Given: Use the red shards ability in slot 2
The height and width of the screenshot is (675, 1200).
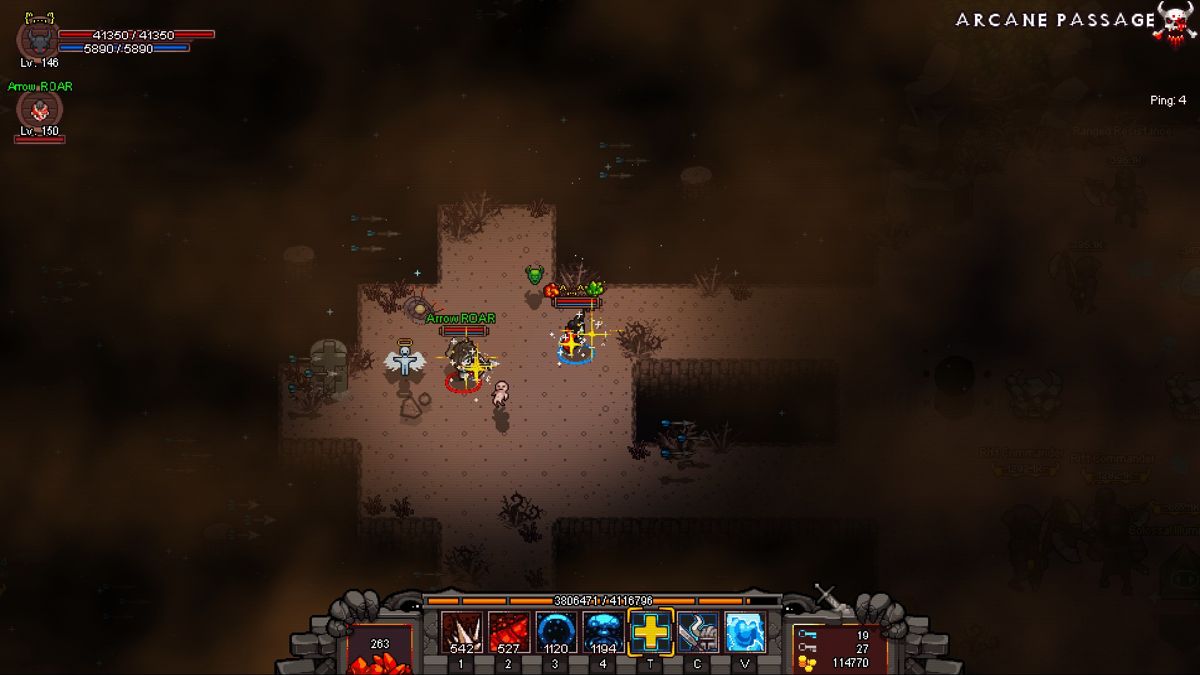Looking at the screenshot, I should coord(509,632).
